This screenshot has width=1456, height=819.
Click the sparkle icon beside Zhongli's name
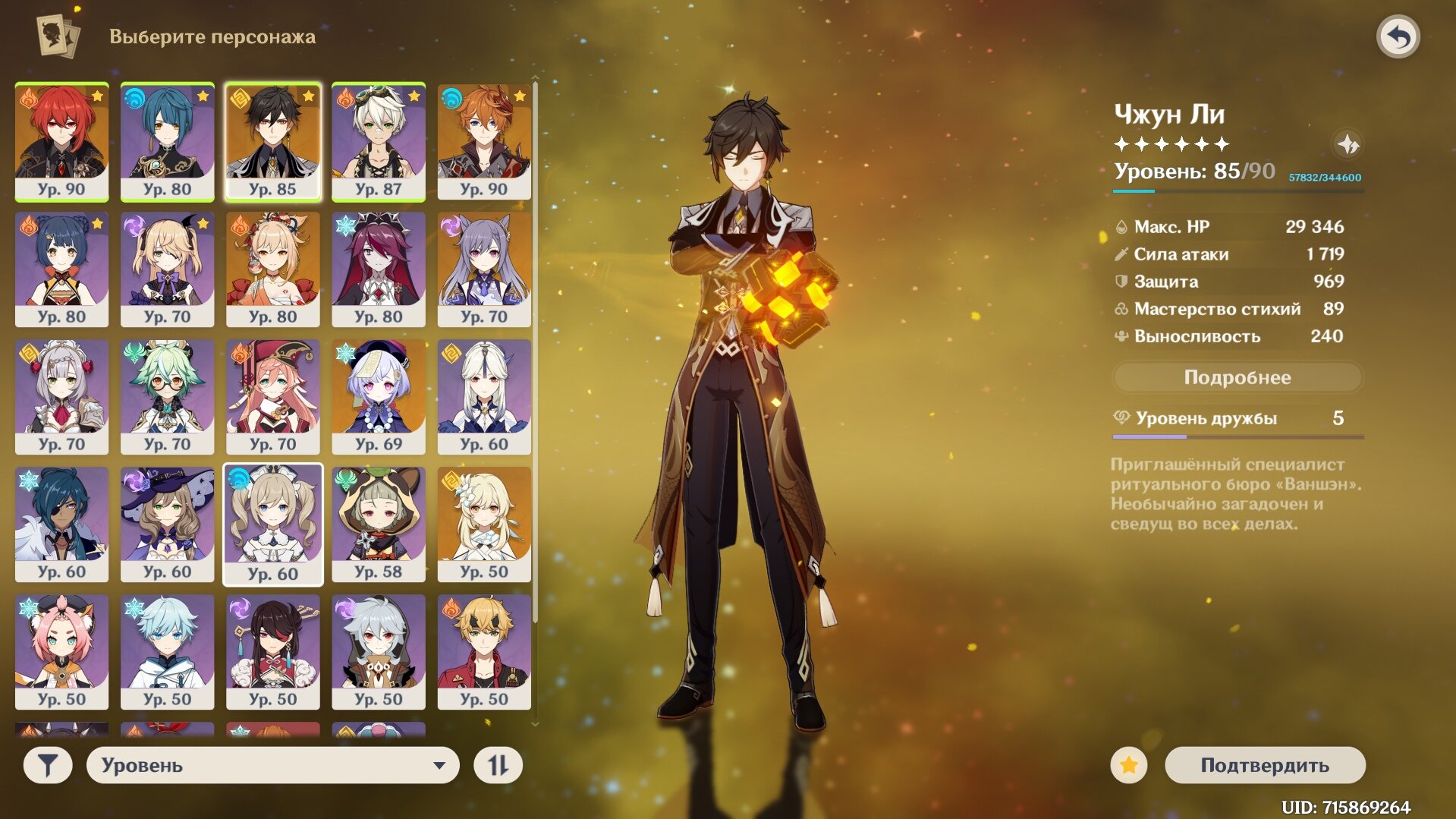pos(1348,144)
